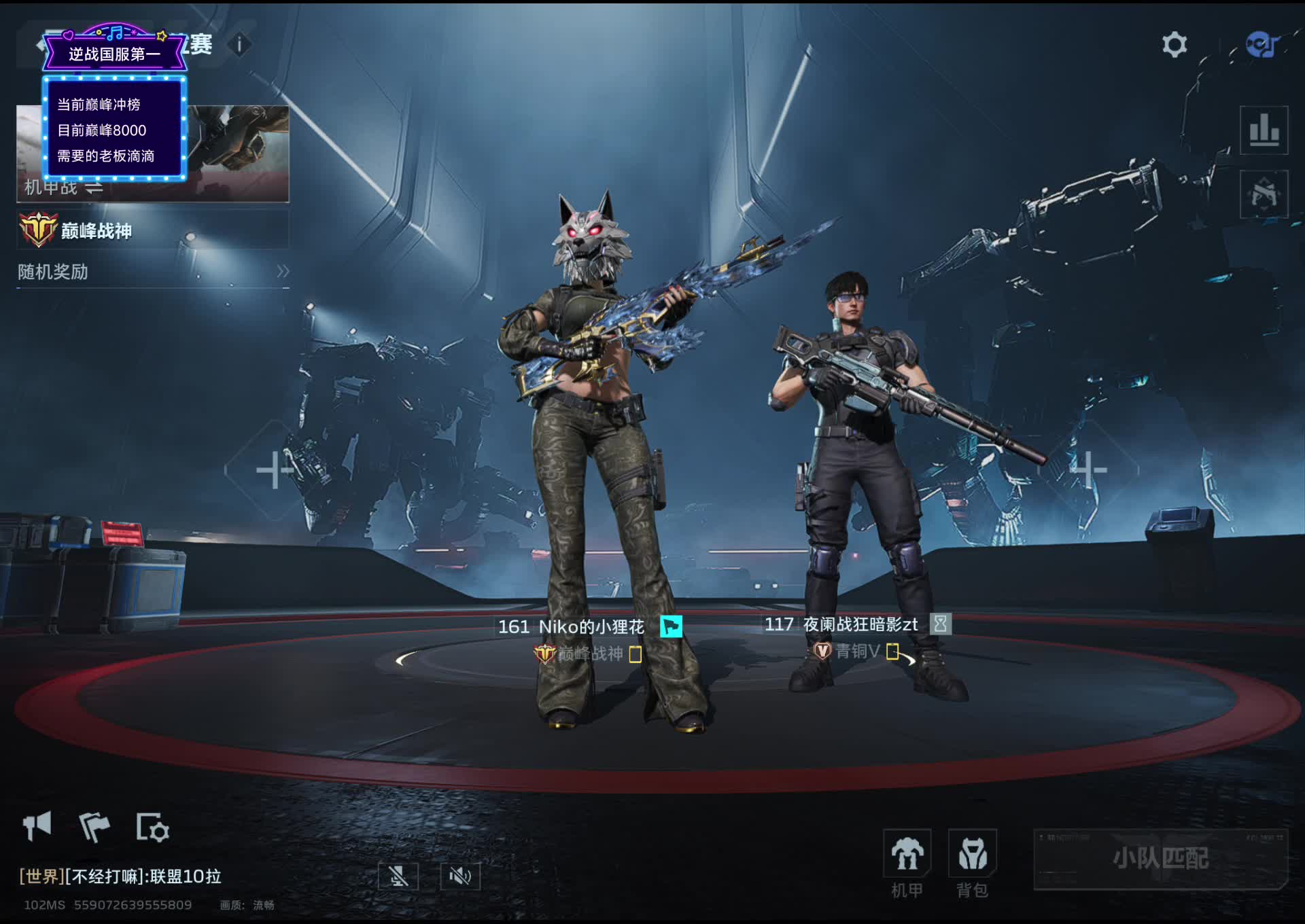Toggle the muted speaker button

click(460, 876)
